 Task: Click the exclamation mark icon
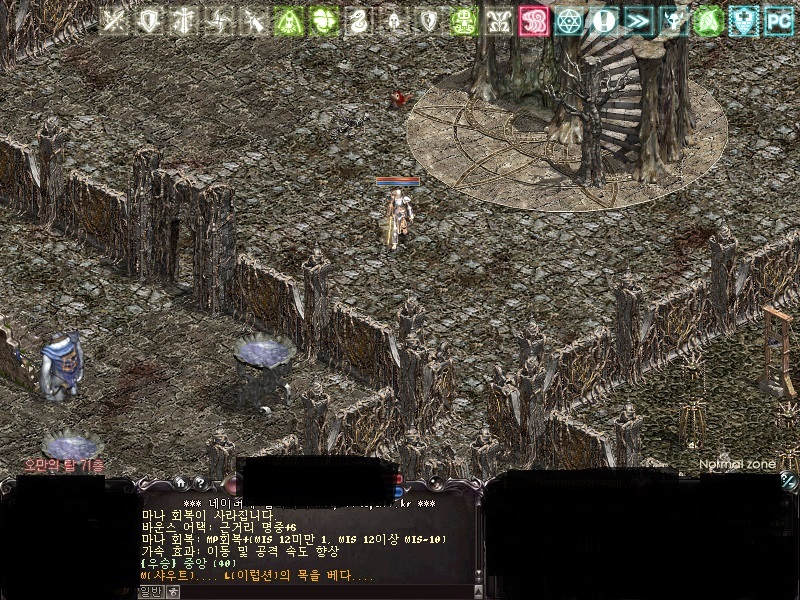pyautogui.click(x=603, y=21)
